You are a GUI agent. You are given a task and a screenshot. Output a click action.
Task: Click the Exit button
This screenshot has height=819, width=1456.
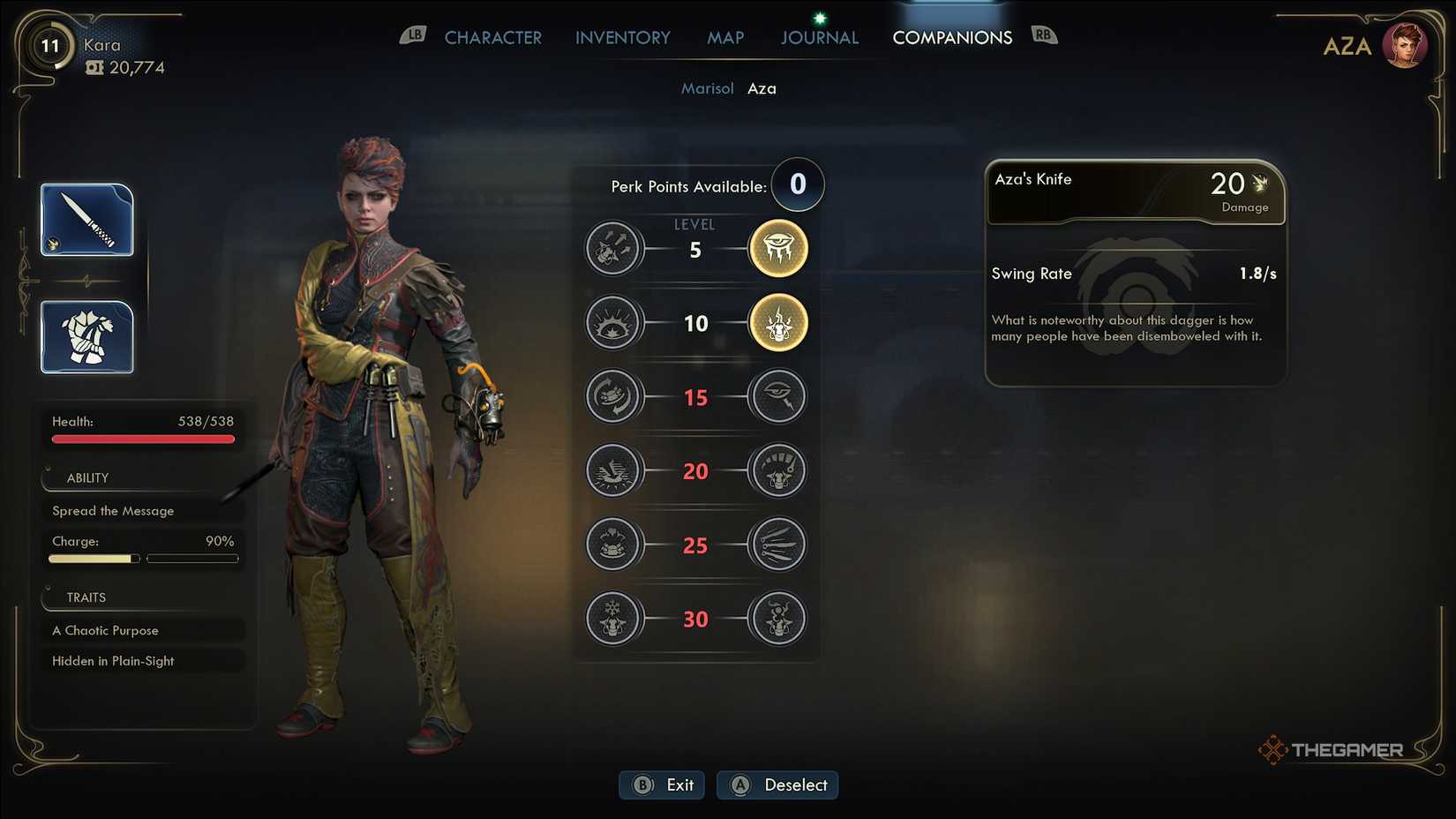pyautogui.click(x=663, y=785)
